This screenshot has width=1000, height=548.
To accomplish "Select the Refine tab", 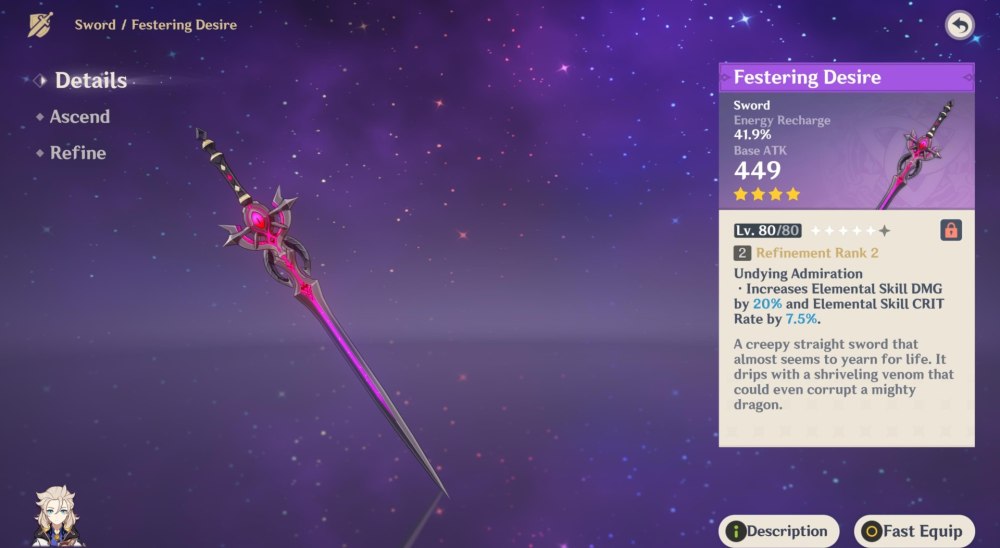I will (77, 153).
